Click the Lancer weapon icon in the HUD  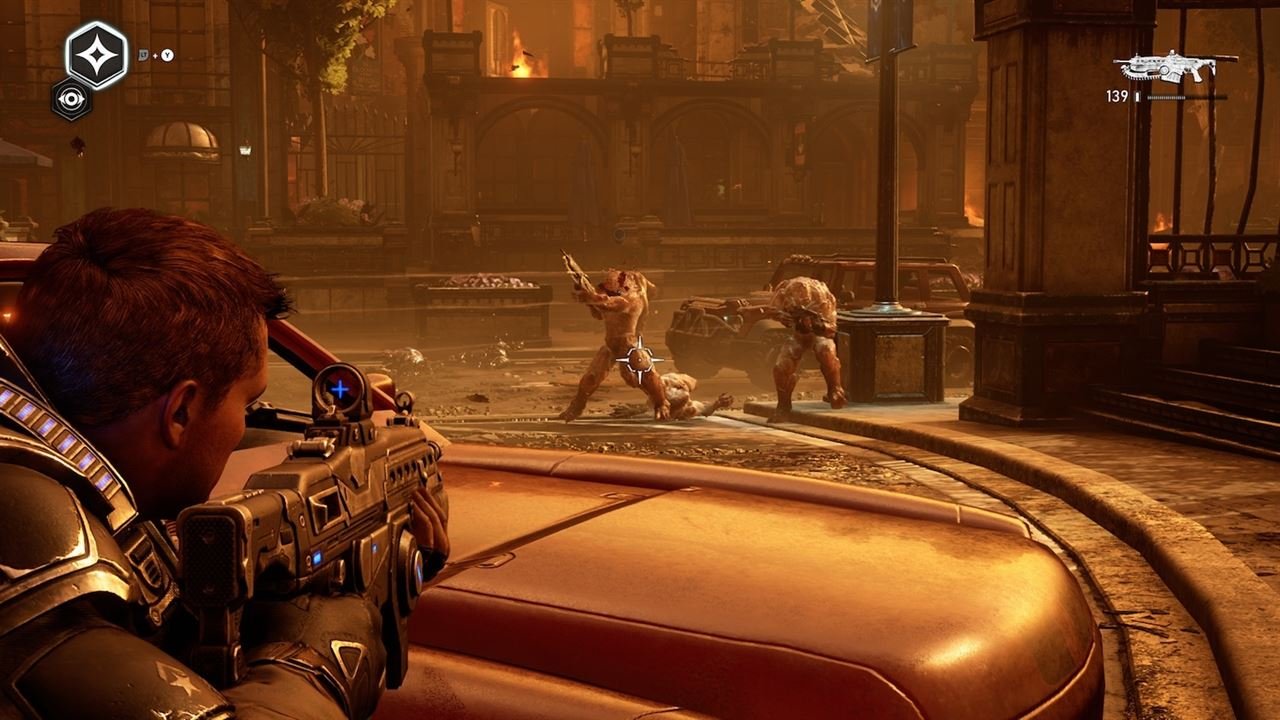(x=1170, y=65)
